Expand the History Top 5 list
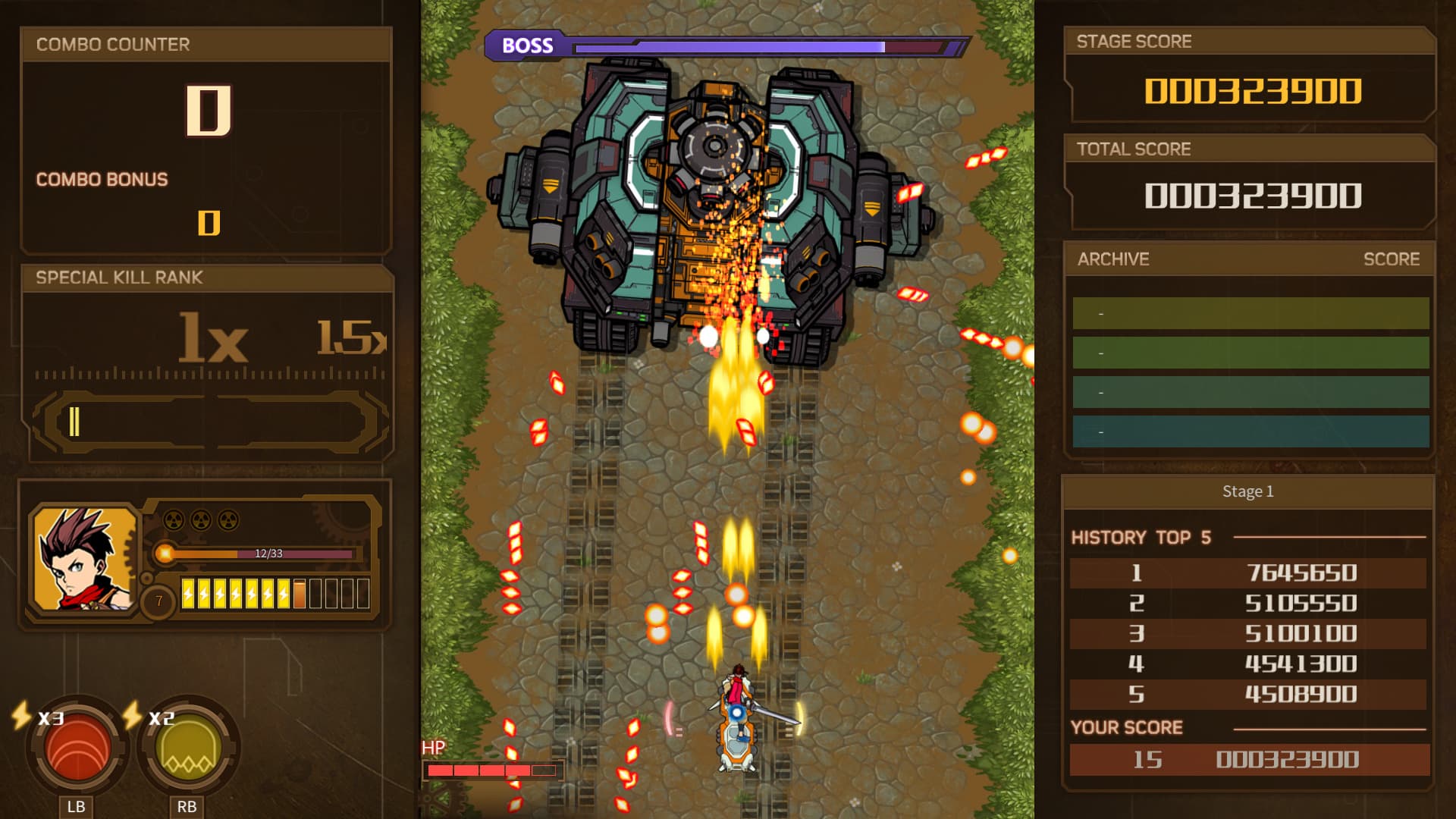 click(x=1142, y=538)
